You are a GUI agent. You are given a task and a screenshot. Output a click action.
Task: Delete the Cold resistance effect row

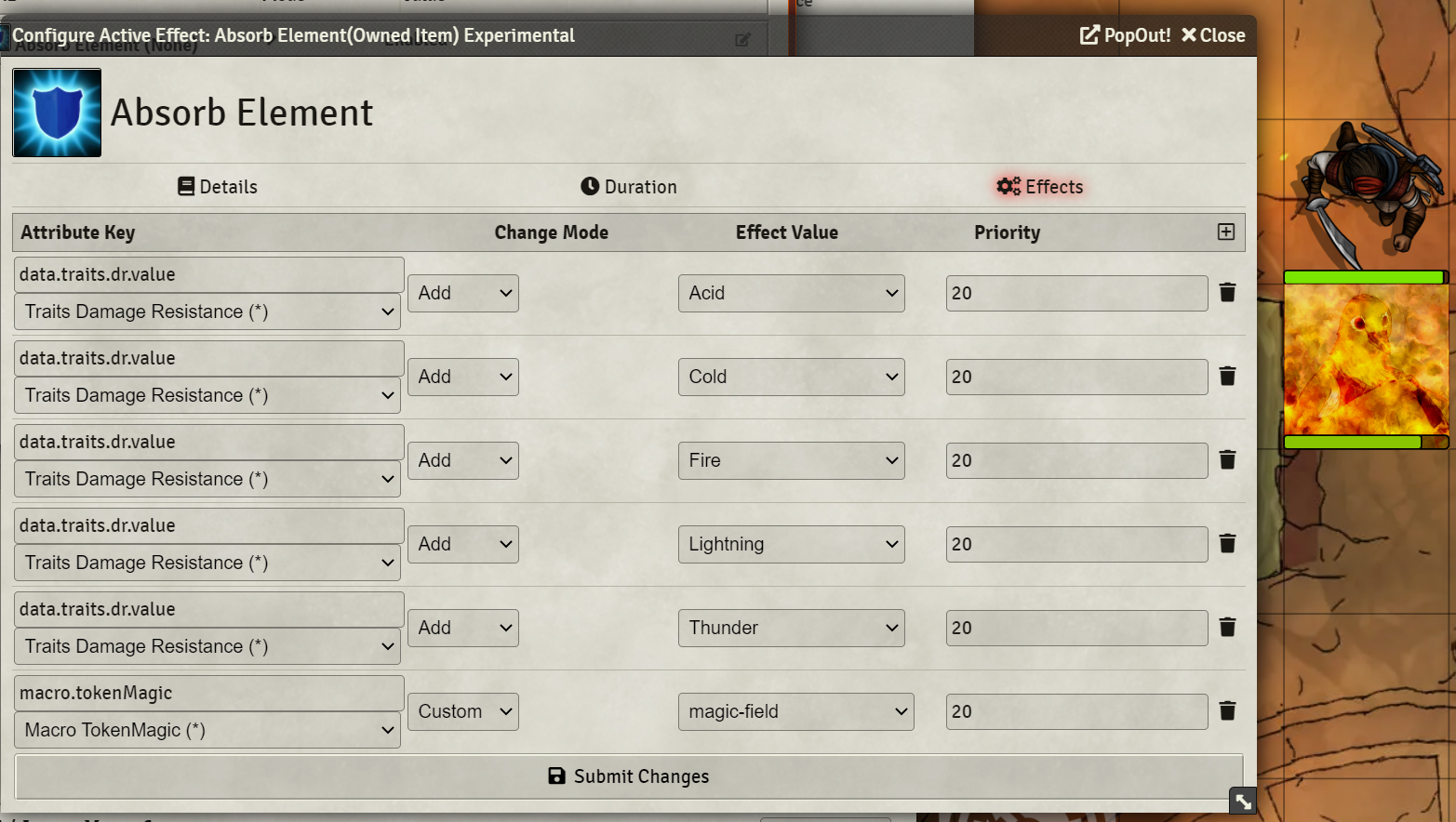point(1227,376)
